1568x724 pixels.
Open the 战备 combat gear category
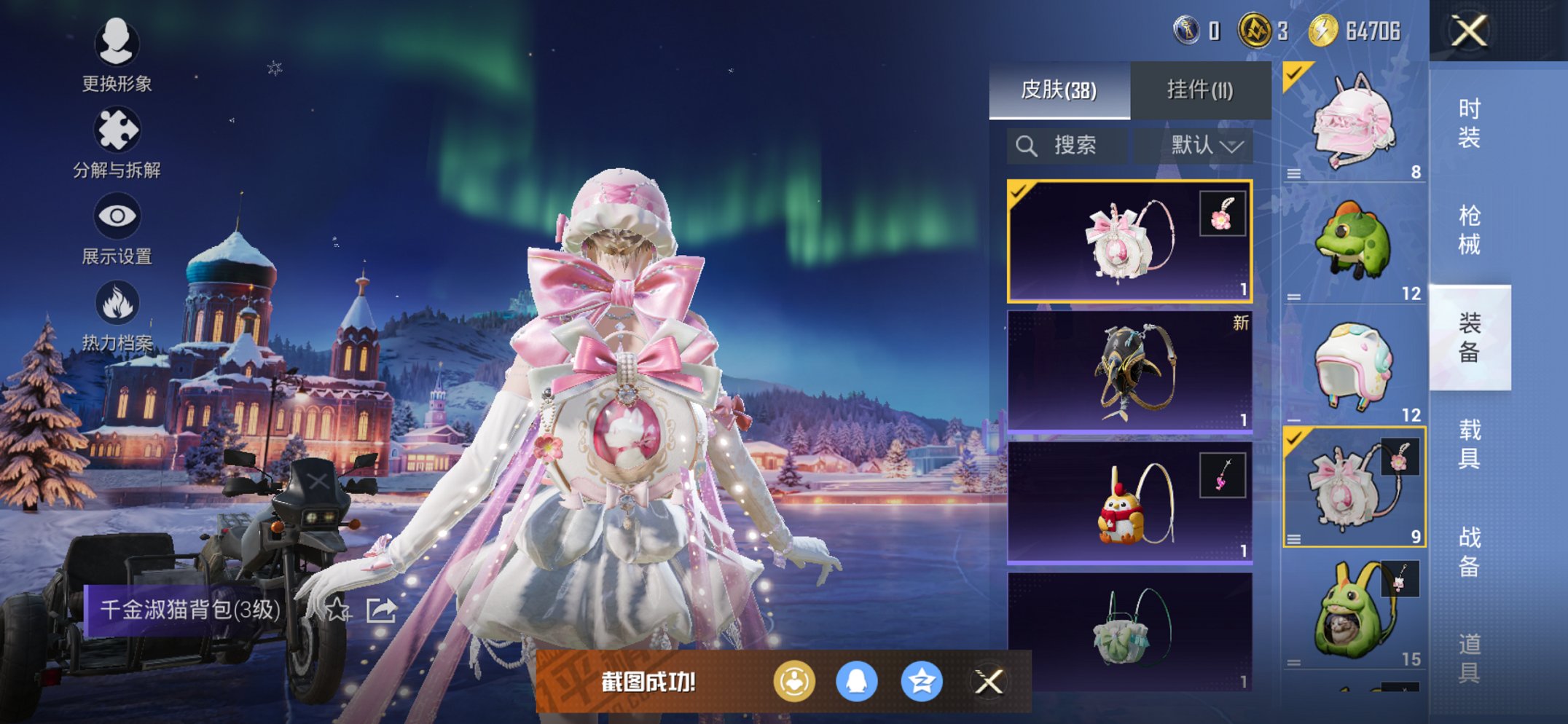1469,551
